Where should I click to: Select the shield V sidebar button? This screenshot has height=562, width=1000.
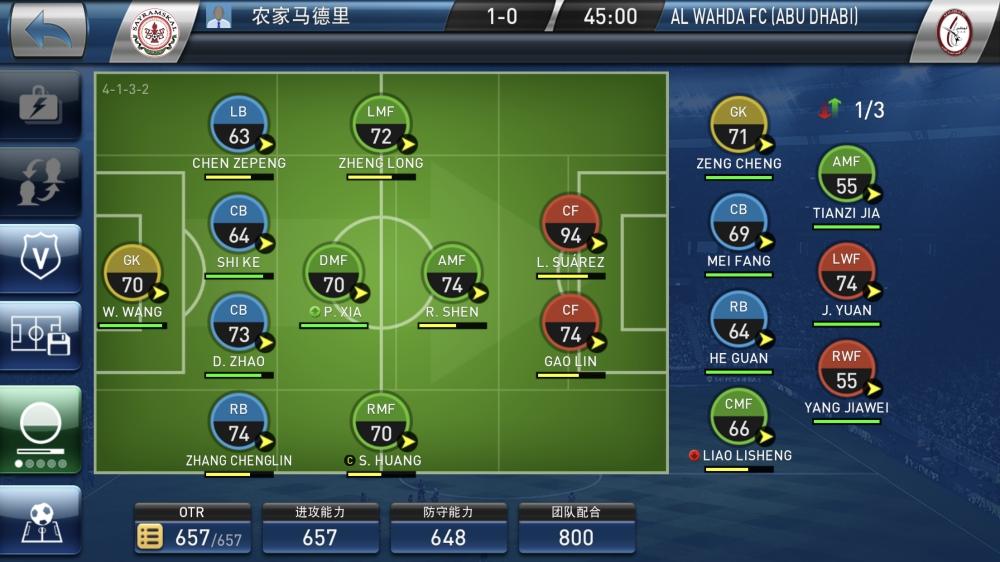40,258
